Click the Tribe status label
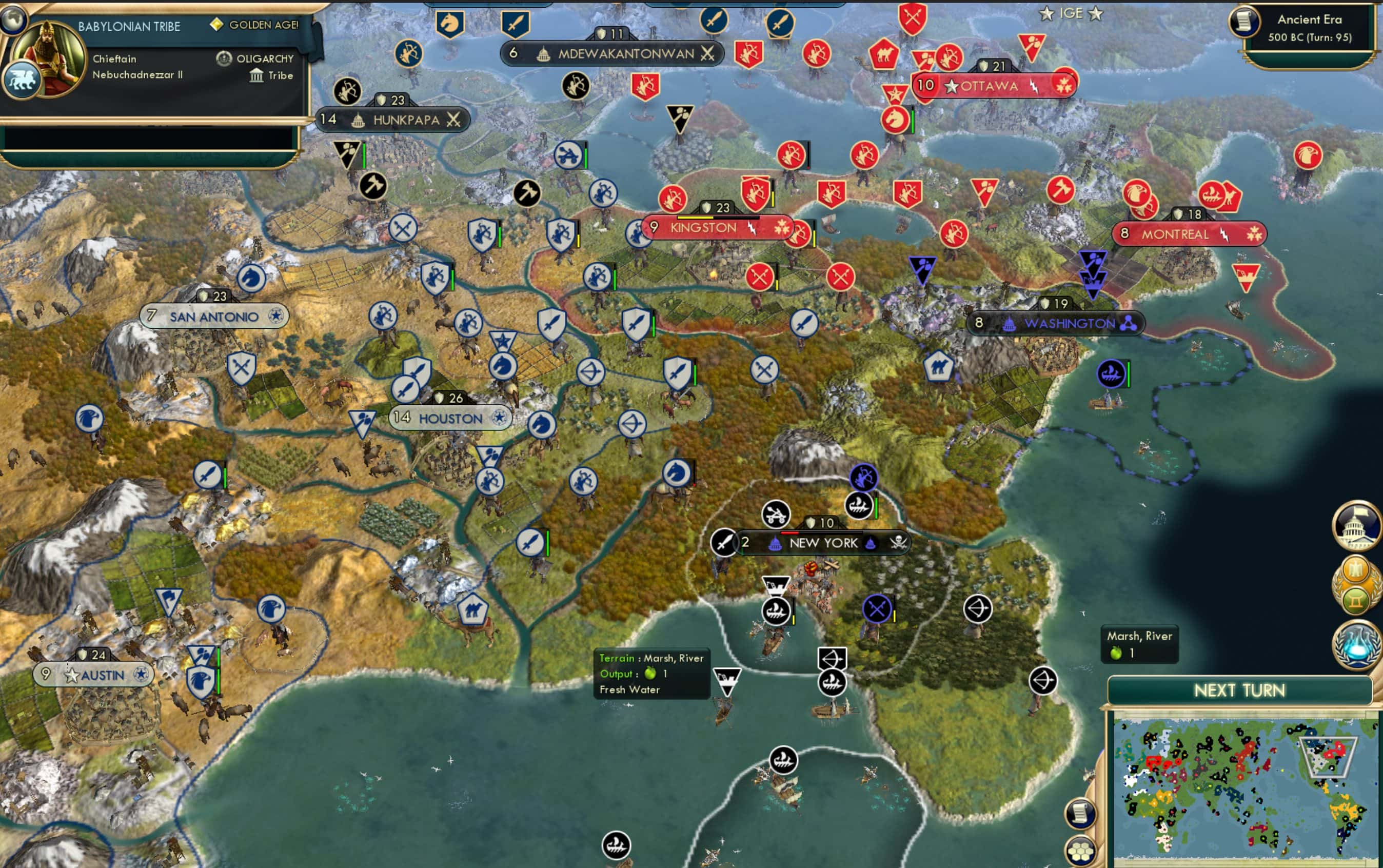The image size is (1383, 868). 280,75
